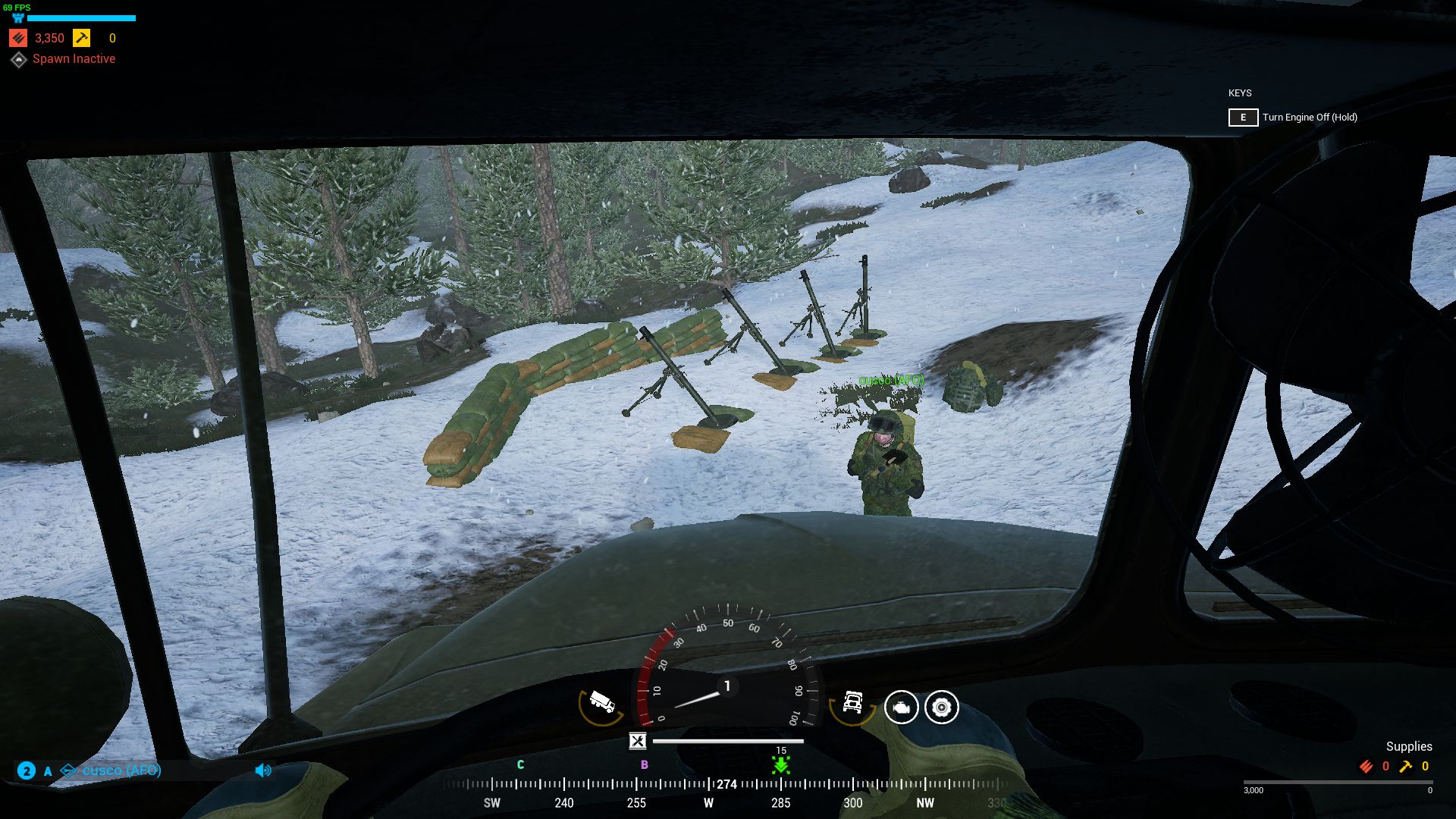The width and height of the screenshot is (1456, 819).
Task: Click the vehicle repair wrench icon
Action: pyautogui.click(x=638, y=741)
